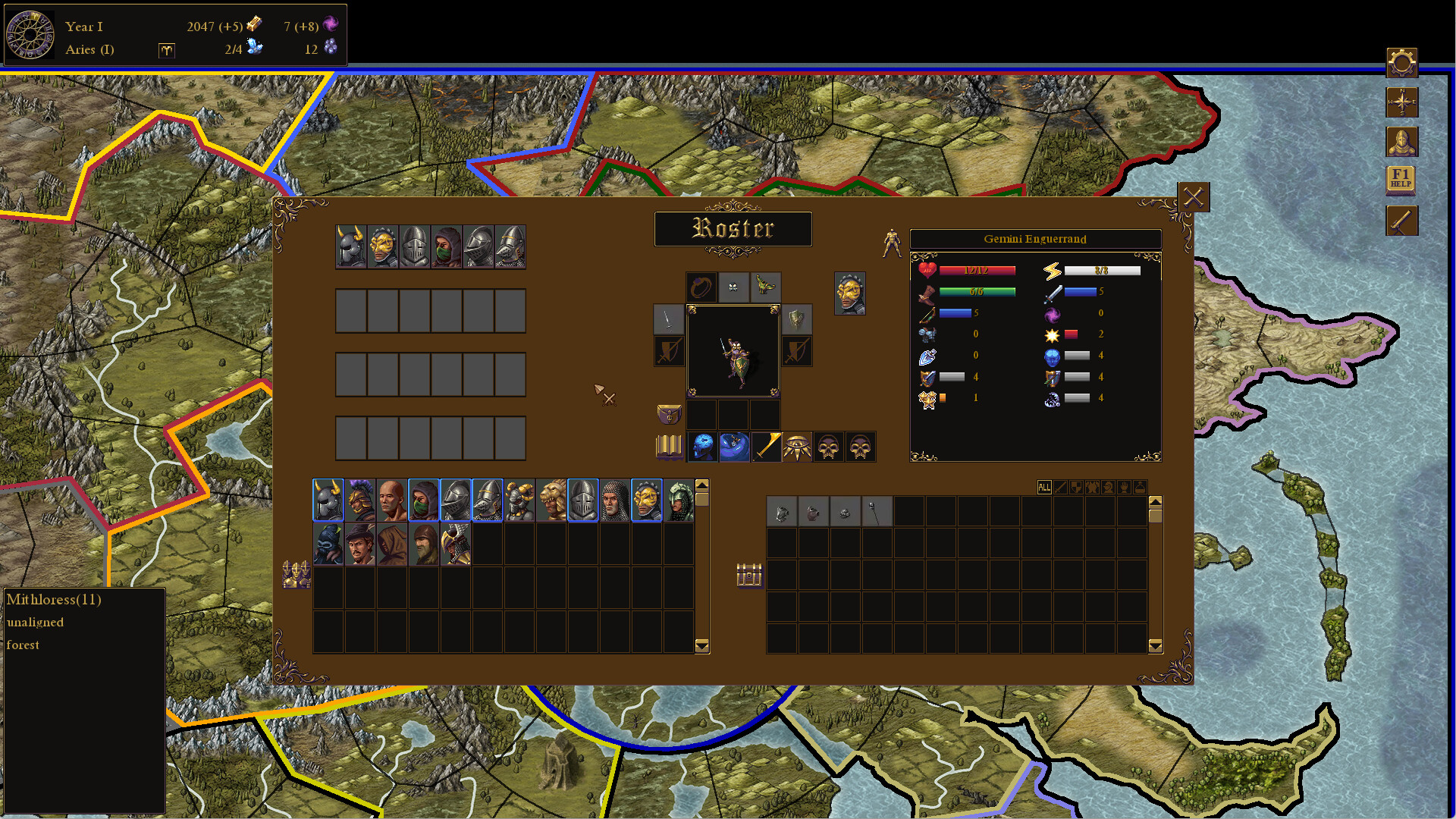Click the treasure chest icon
The width and height of the screenshot is (1456, 819).
[x=749, y=575]
